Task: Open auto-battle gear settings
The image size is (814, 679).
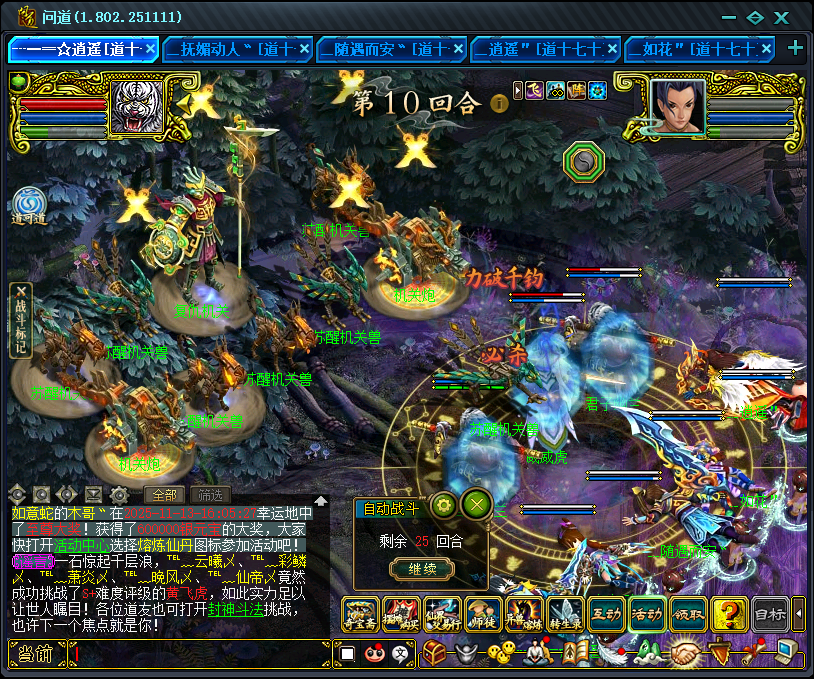Action: 444,503
